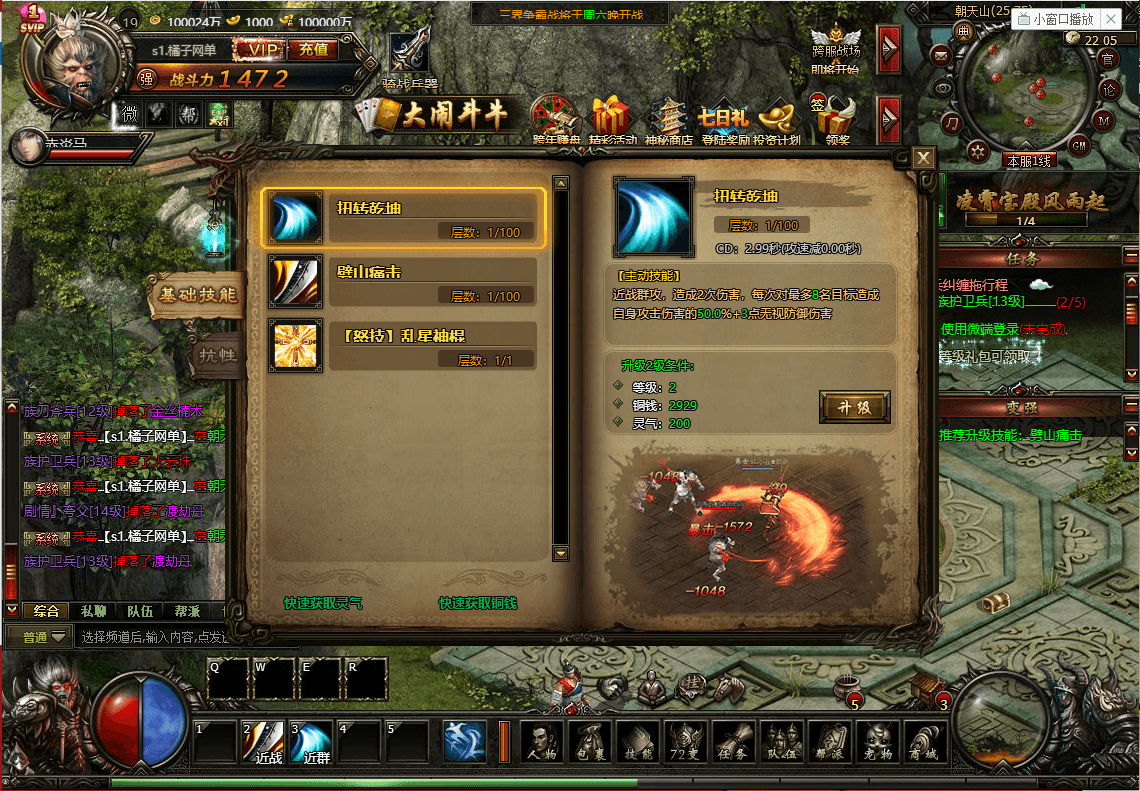Open the 普通 chat channel dropdown
Viewport: 1140px width, 791px height.
tap(46, 636)
